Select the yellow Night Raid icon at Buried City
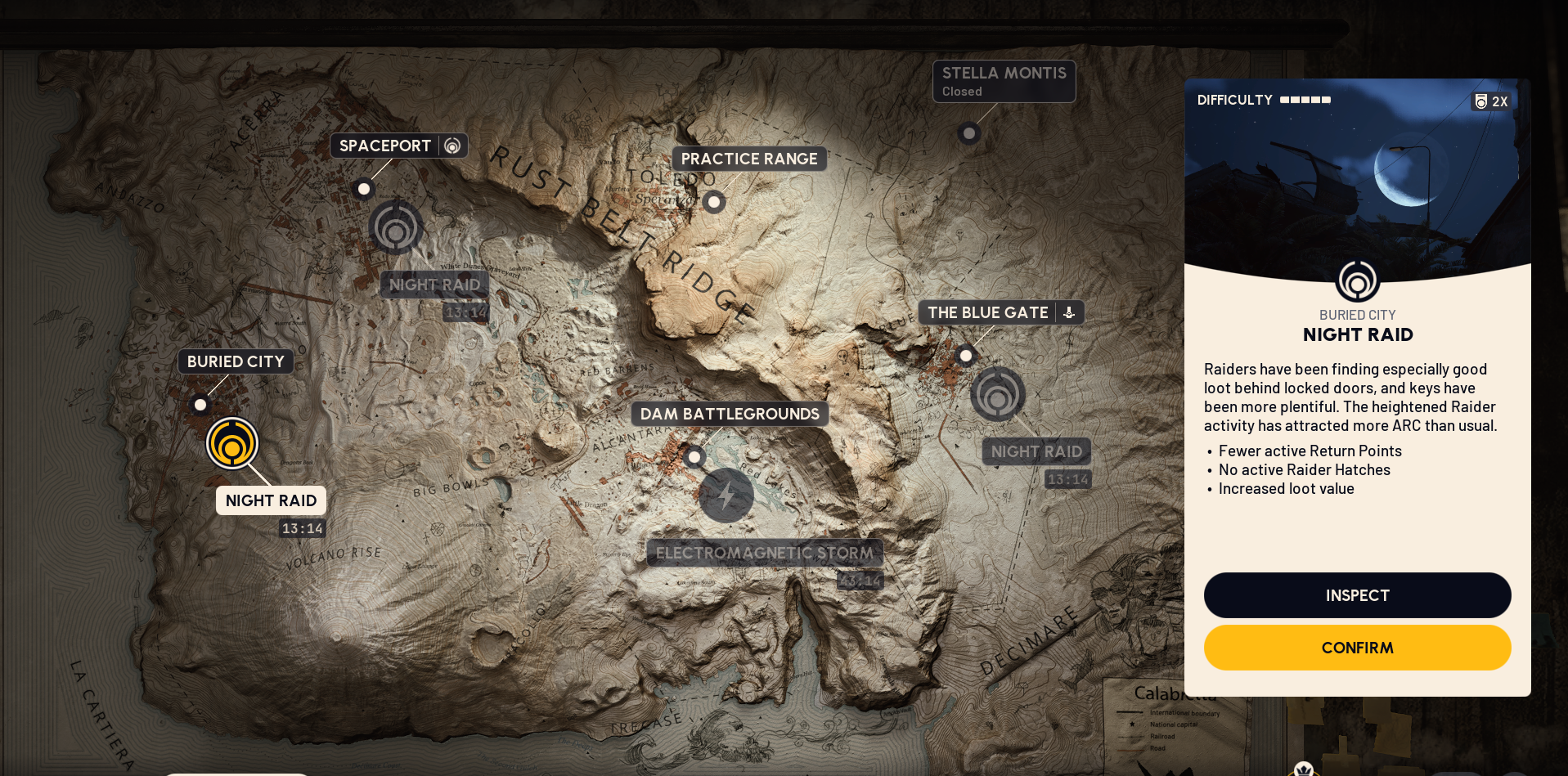Screen dimensions: 1568x776 (x=232, y=443)
